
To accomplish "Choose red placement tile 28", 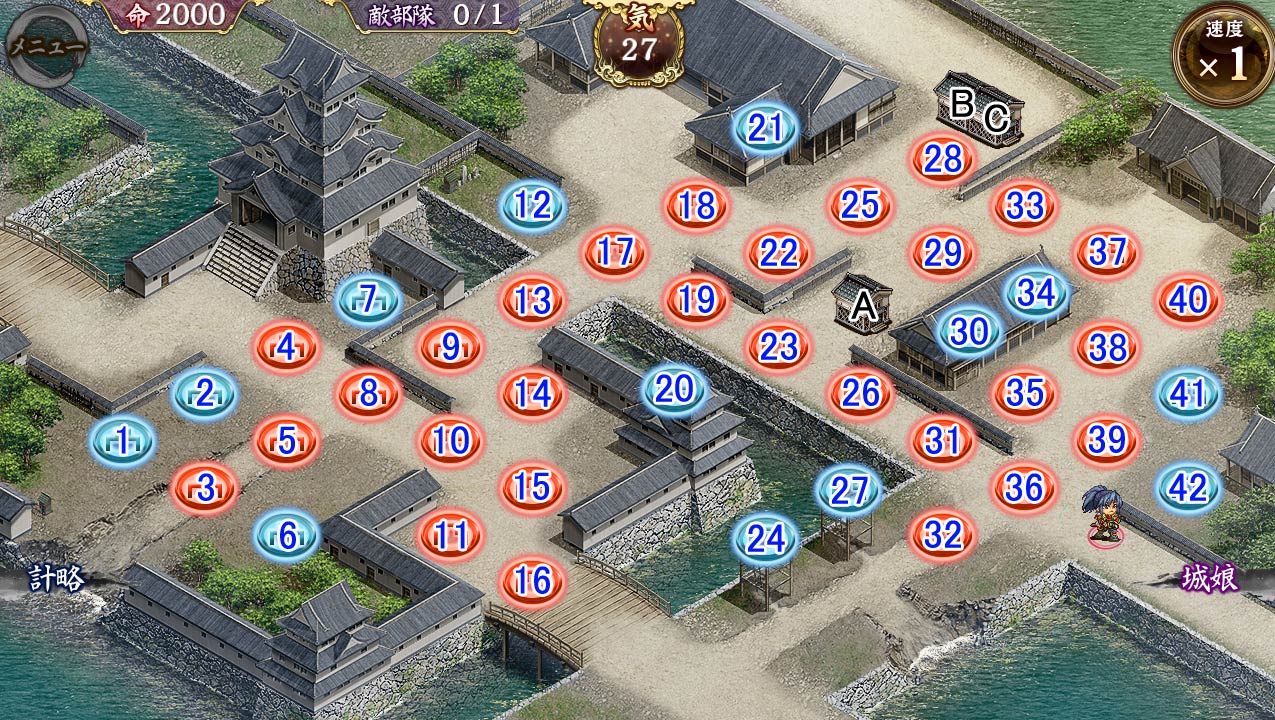I will point(943,158).
